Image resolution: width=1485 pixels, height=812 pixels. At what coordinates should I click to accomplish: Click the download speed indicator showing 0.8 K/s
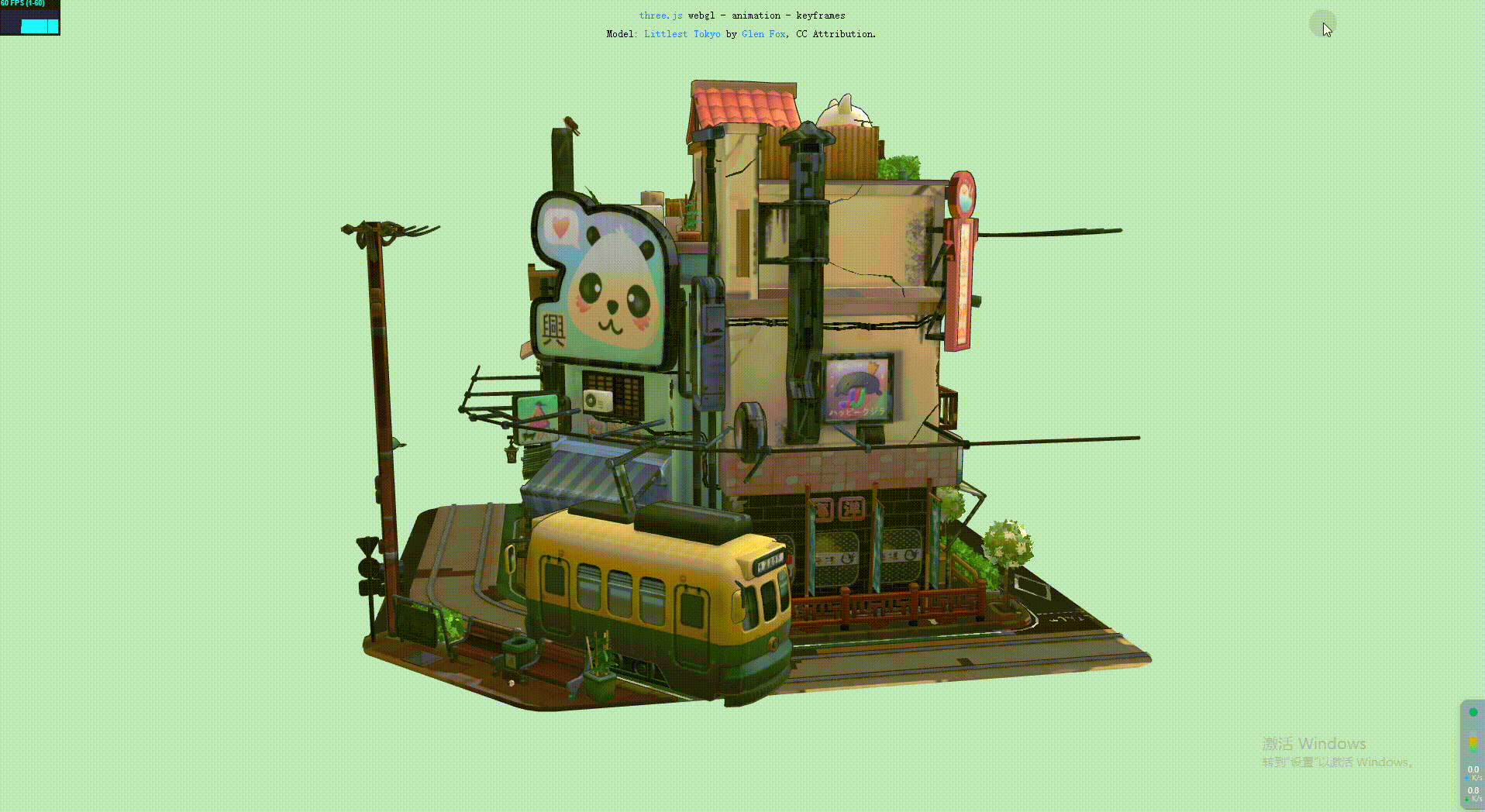1473,792
